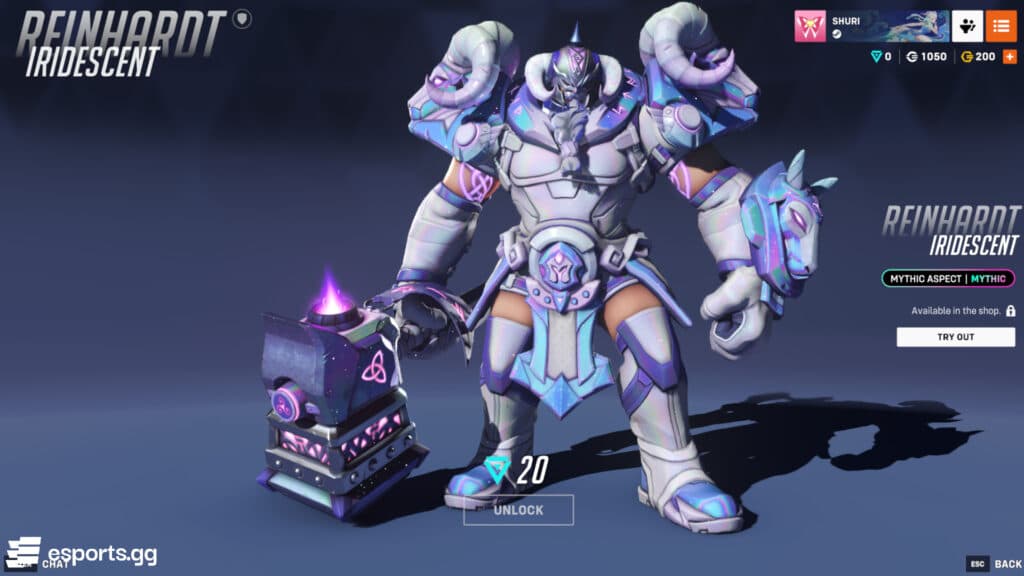
Task: Click the shield icon beside Reinhardt's name
Action: [242, 18]
